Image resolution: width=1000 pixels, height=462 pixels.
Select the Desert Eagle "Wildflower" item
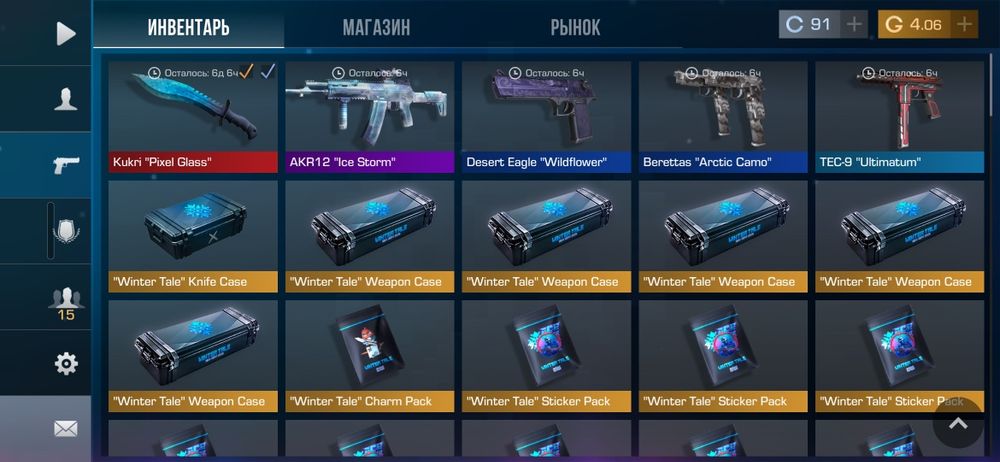click(x=547, y=116)
